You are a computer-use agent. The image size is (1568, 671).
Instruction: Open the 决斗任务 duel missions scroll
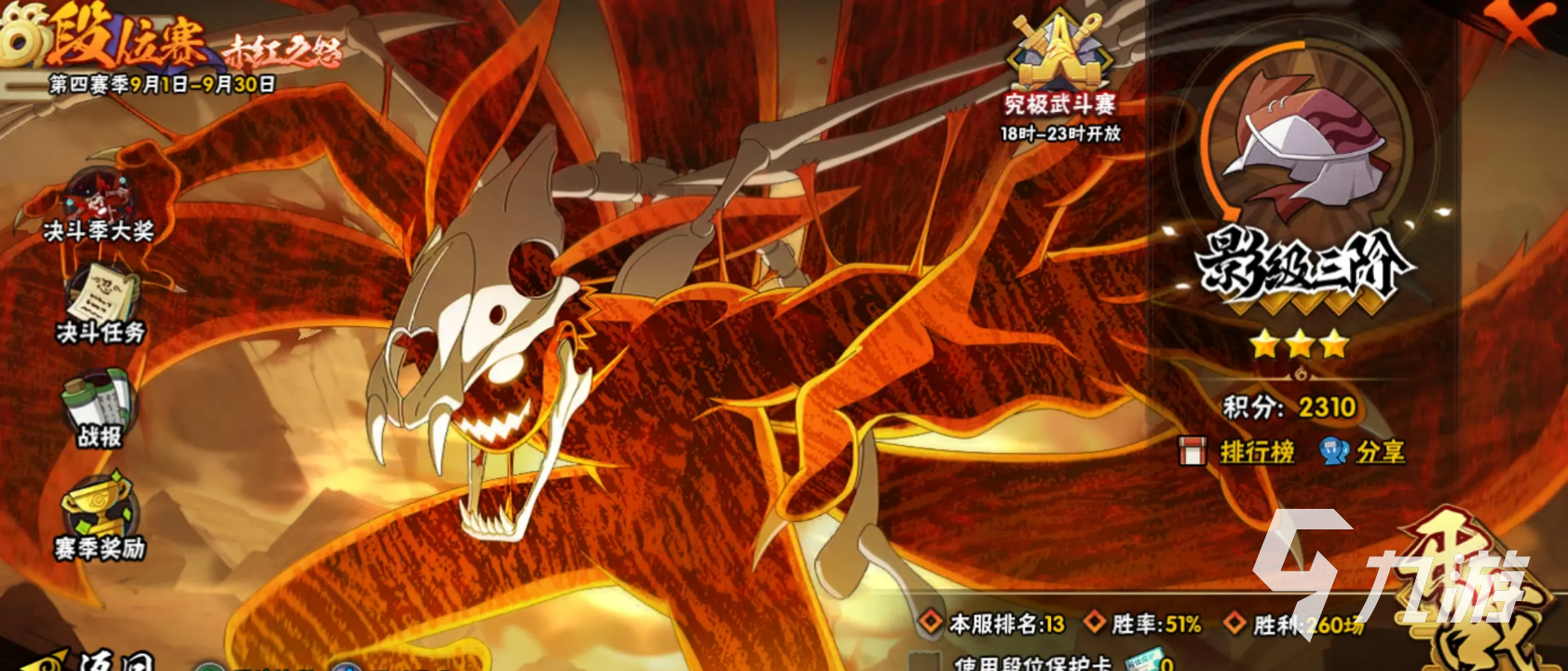[101, 300]
